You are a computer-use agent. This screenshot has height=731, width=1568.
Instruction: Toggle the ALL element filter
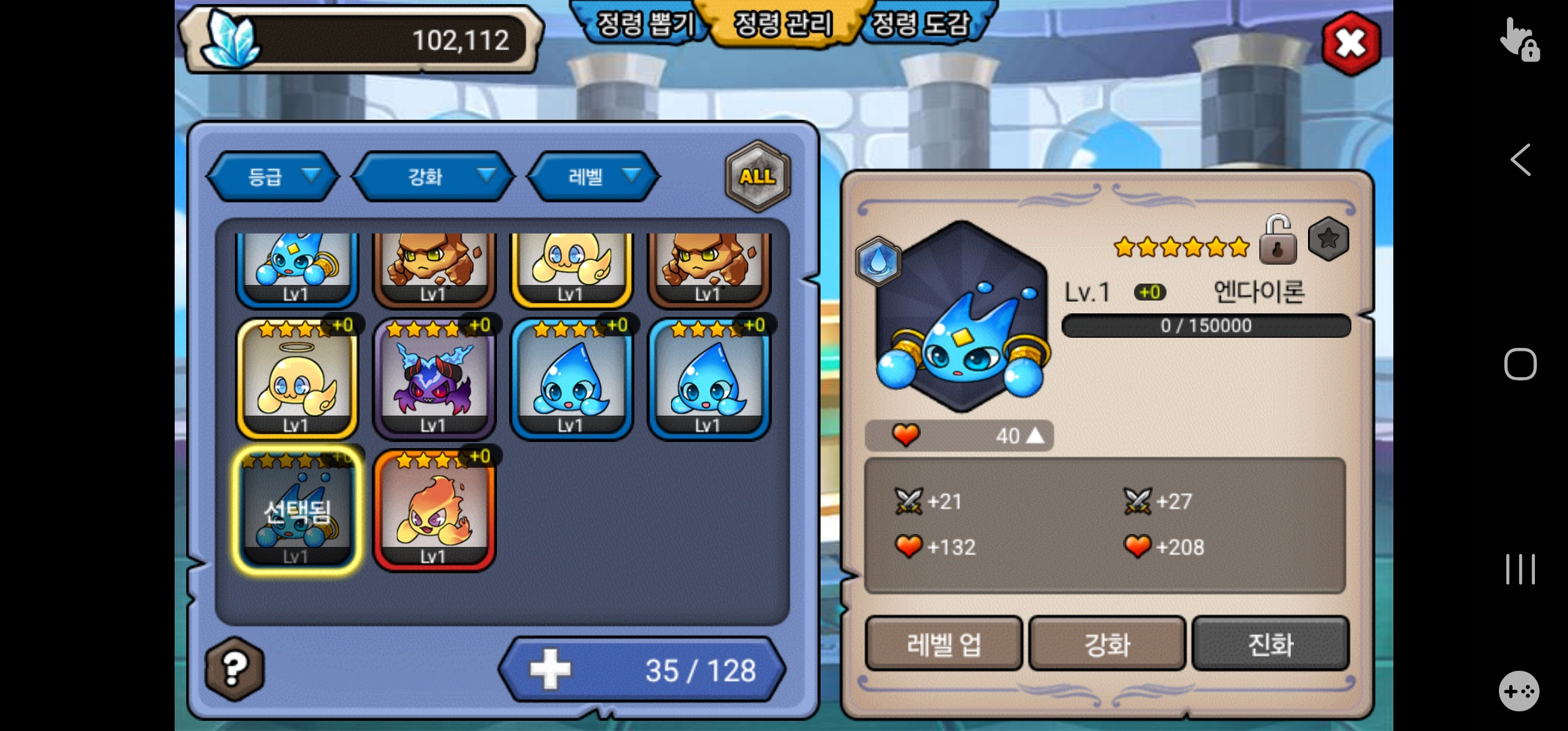pyautogui.click(x=758, y=177)
